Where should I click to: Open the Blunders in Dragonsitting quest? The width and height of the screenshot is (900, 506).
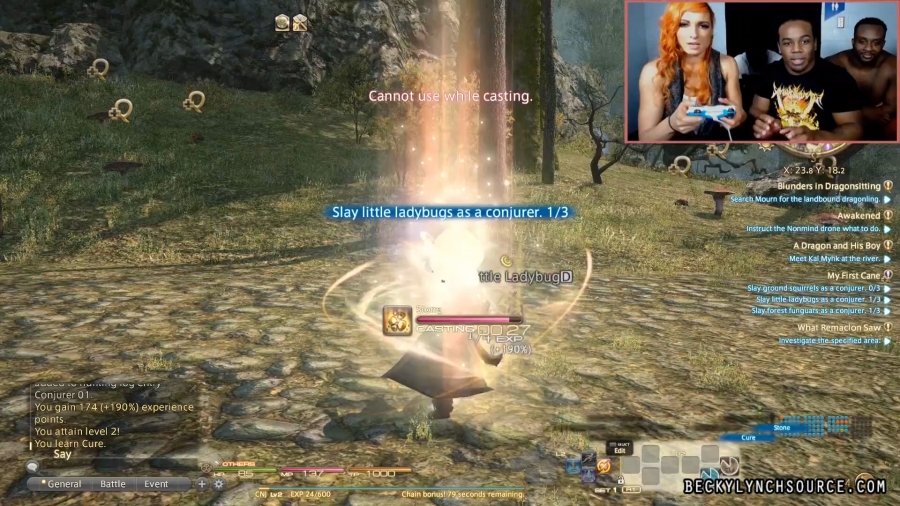(828, 186)
